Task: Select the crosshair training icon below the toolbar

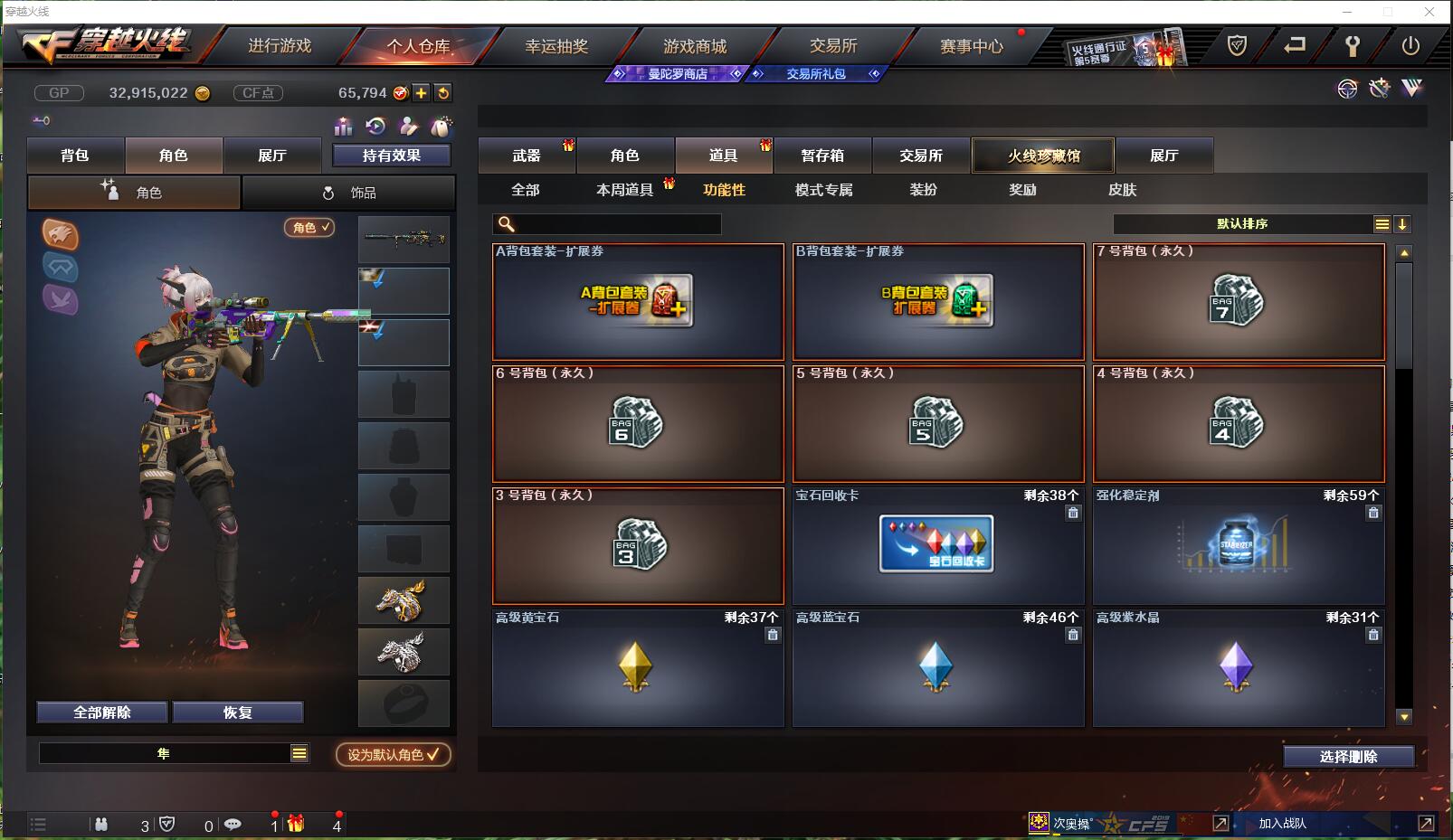Action: click(1347, 89)
